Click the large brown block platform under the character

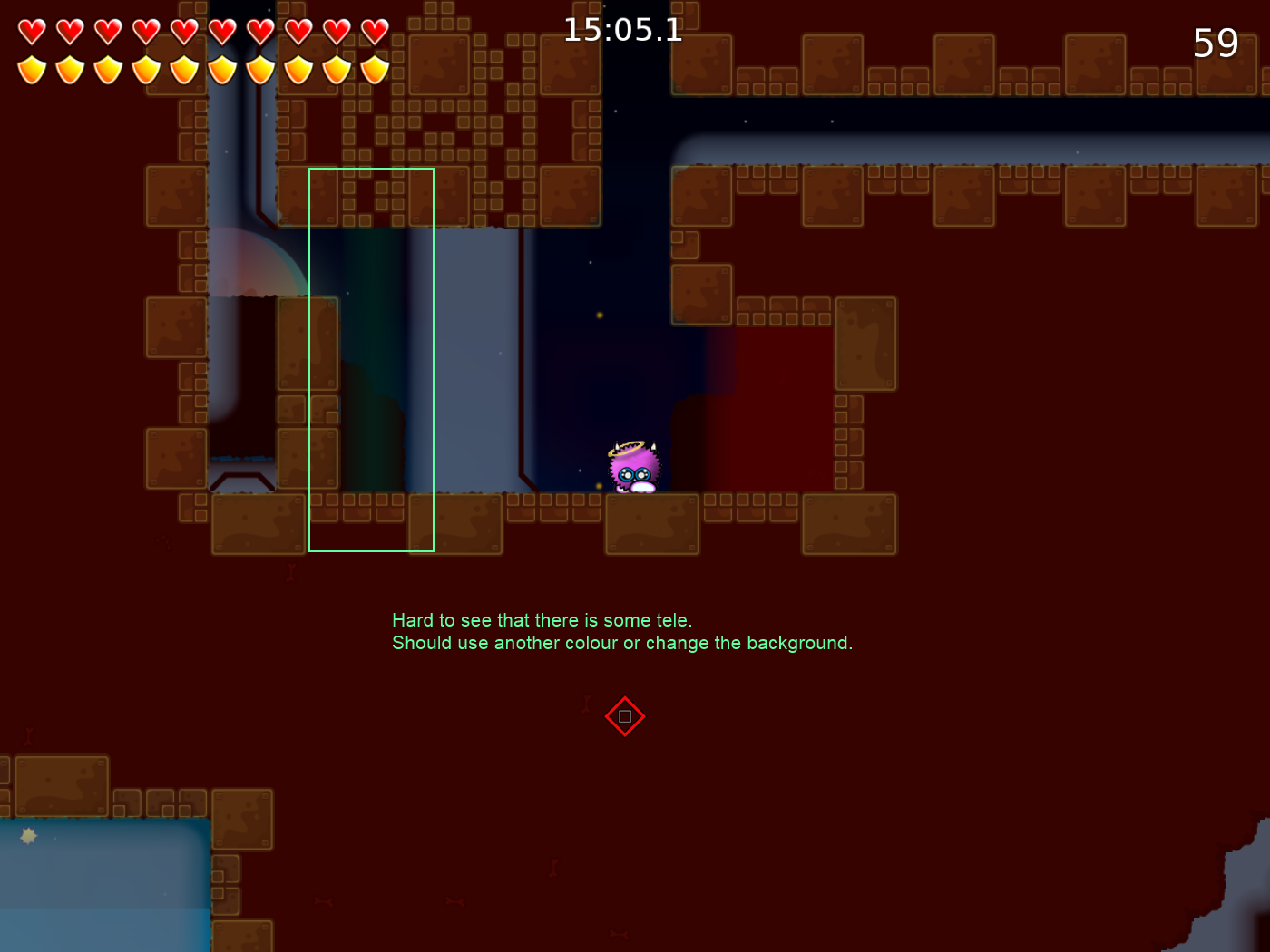tap(653, 524)
